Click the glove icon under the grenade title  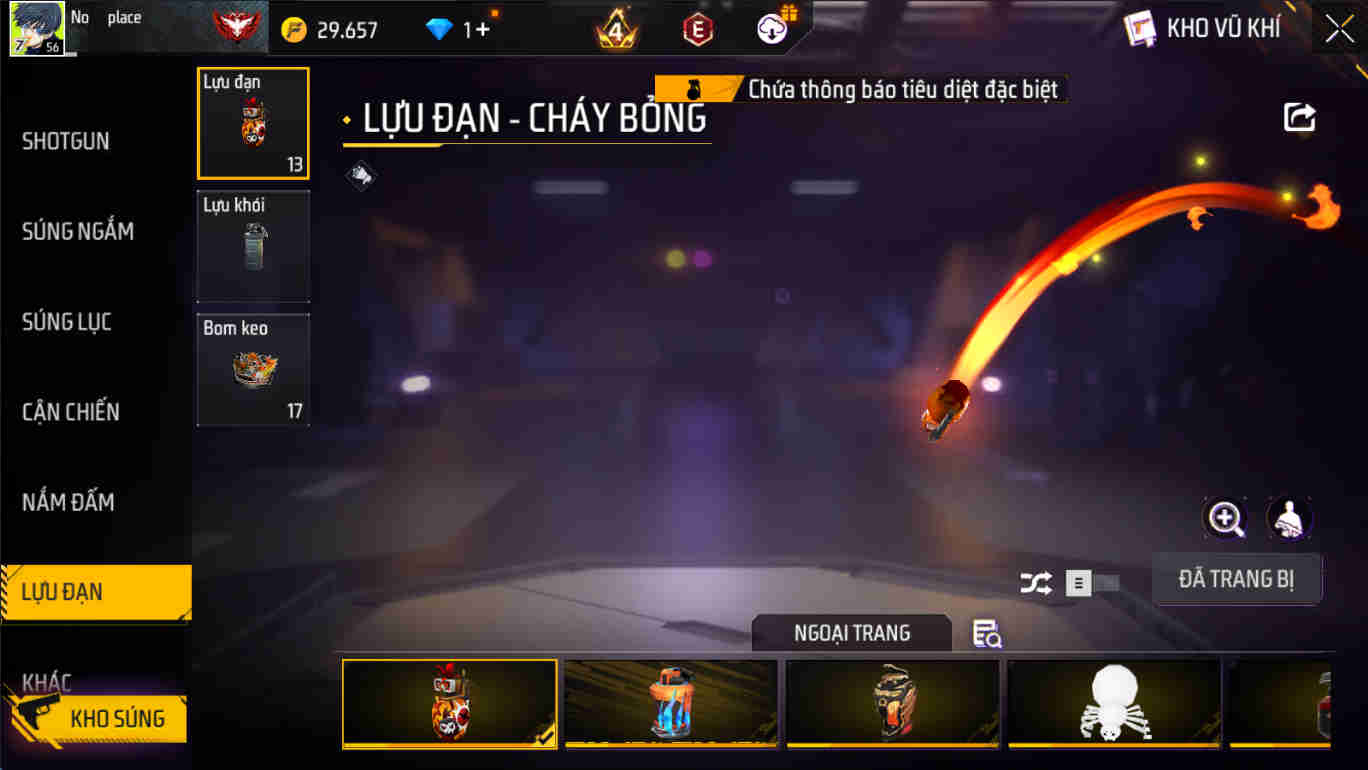tap(360, 175)
